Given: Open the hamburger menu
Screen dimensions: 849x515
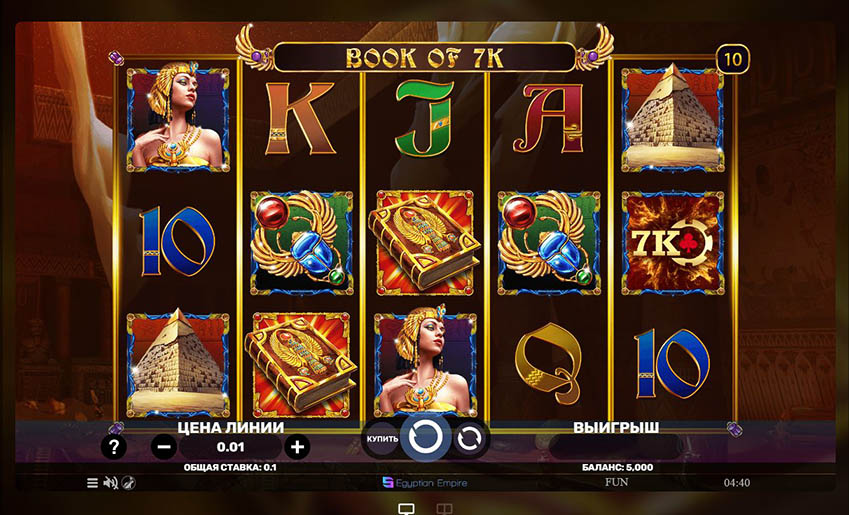Looking at the screenshot, I should coord(92,483).
